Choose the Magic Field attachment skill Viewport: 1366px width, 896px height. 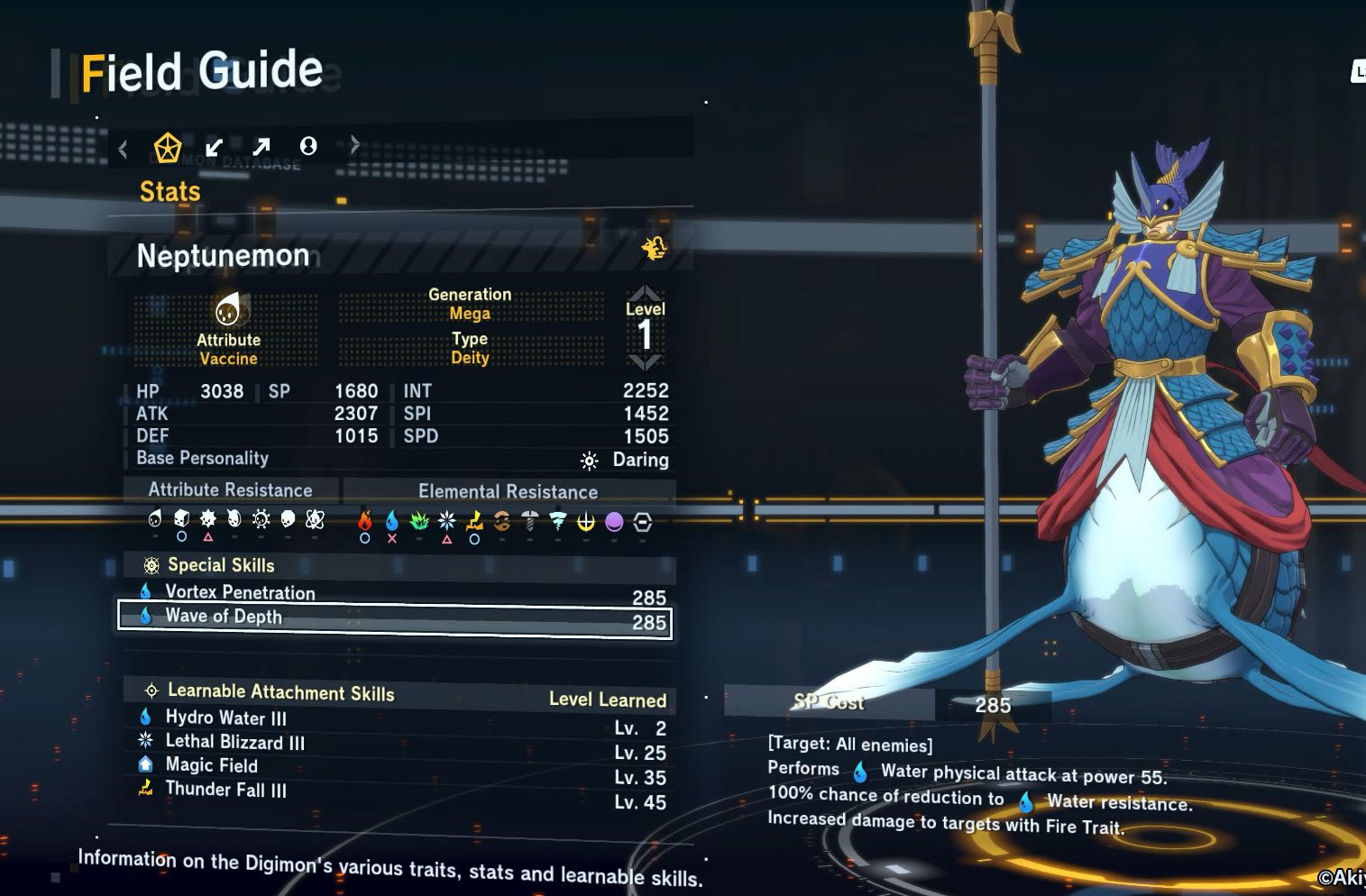tap(211, 765)
